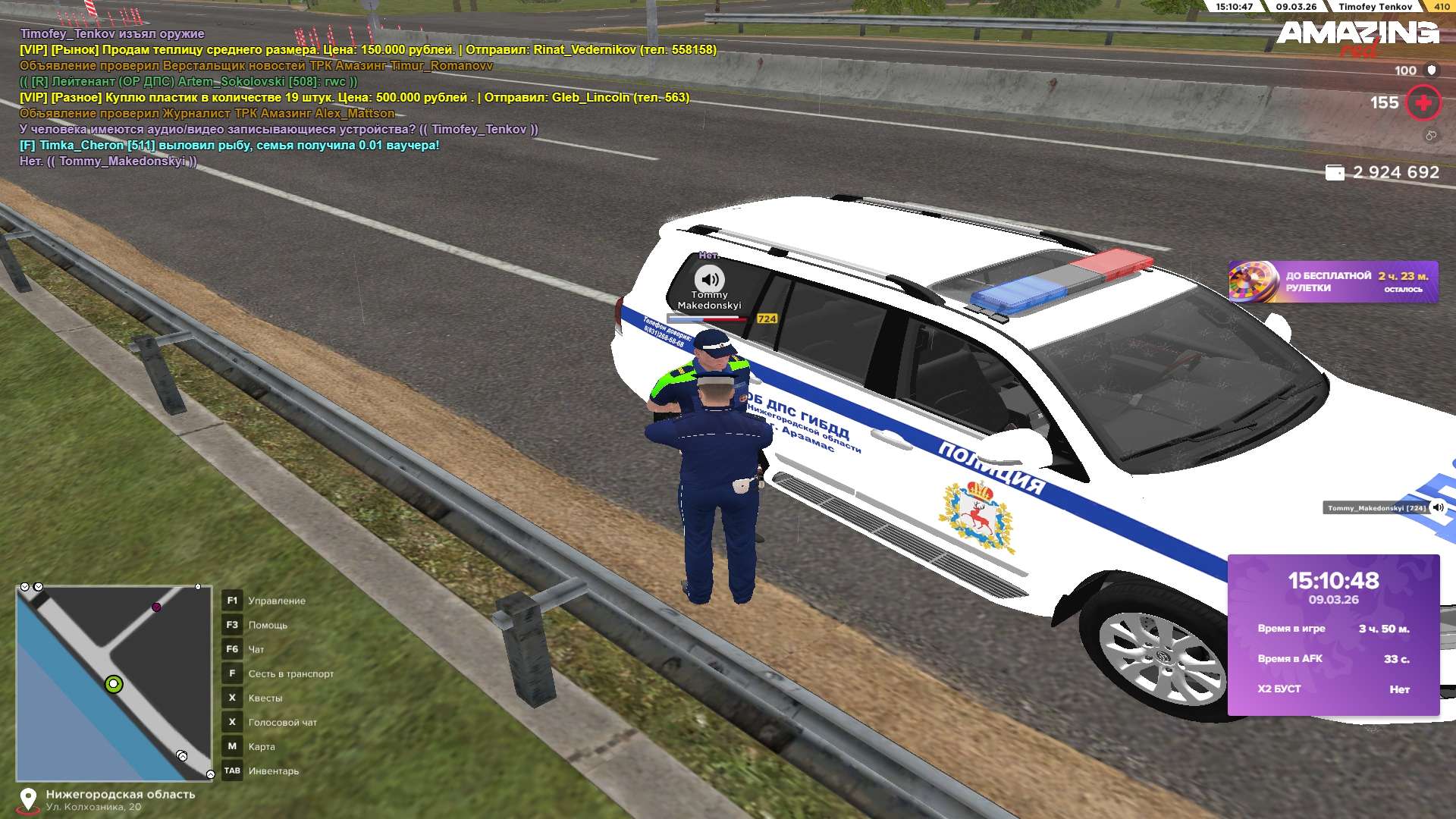Open the purple game time stats panel
Viewport: 1456px width, 819px height.
[1333, 635]
